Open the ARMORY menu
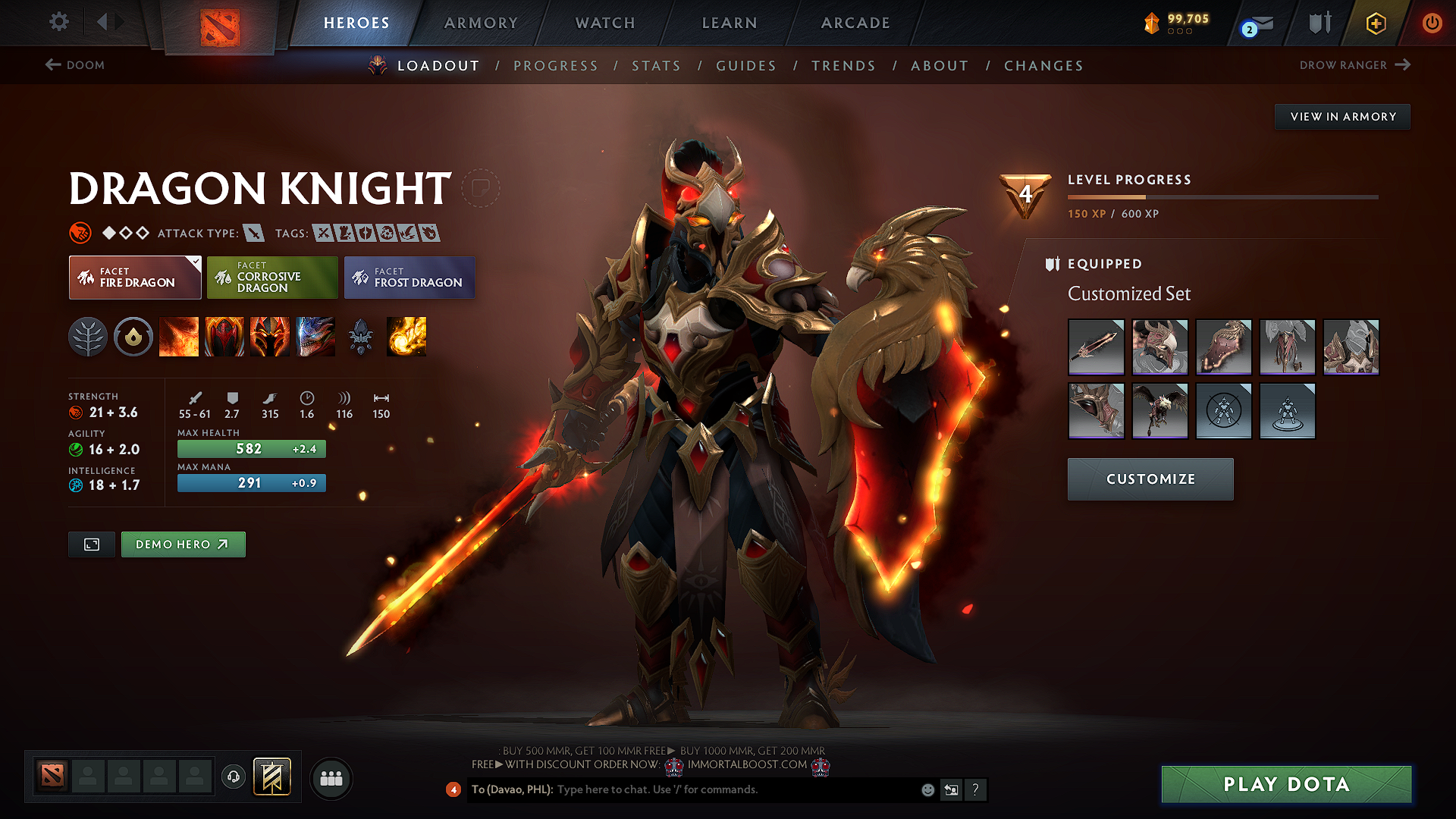This screenshot has height=819, width=1456. (x=481, y=23)
